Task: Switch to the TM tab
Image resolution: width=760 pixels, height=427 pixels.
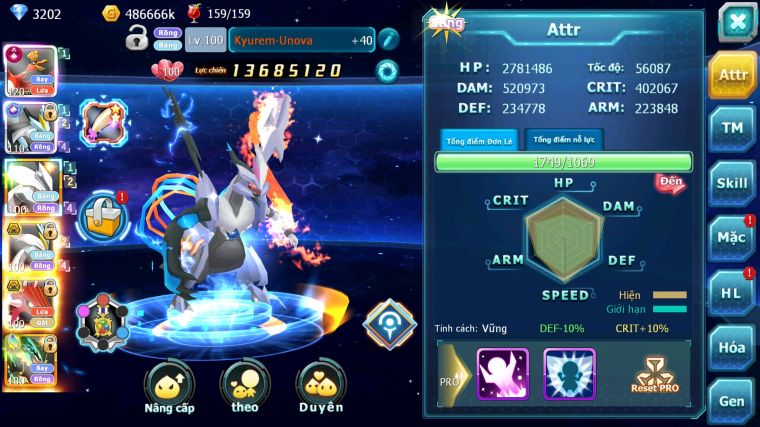Action: (732, 128)
